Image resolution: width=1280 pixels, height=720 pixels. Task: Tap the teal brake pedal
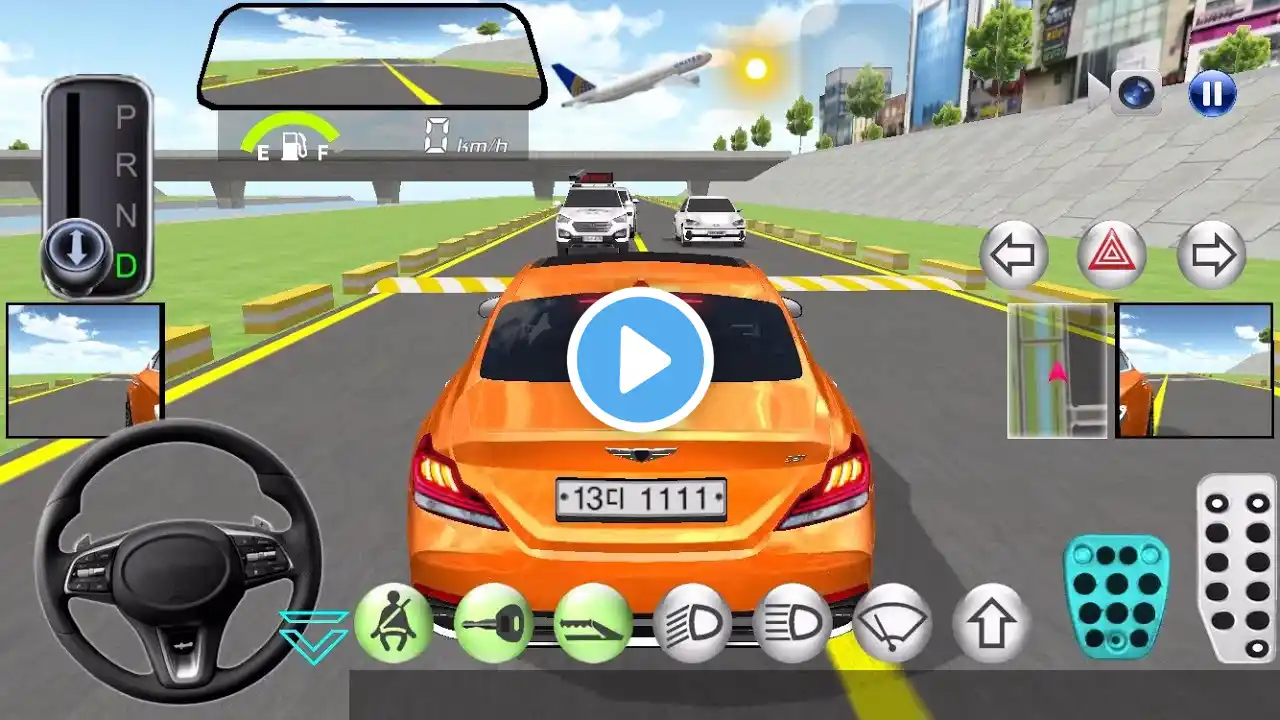coord(1116,596)
